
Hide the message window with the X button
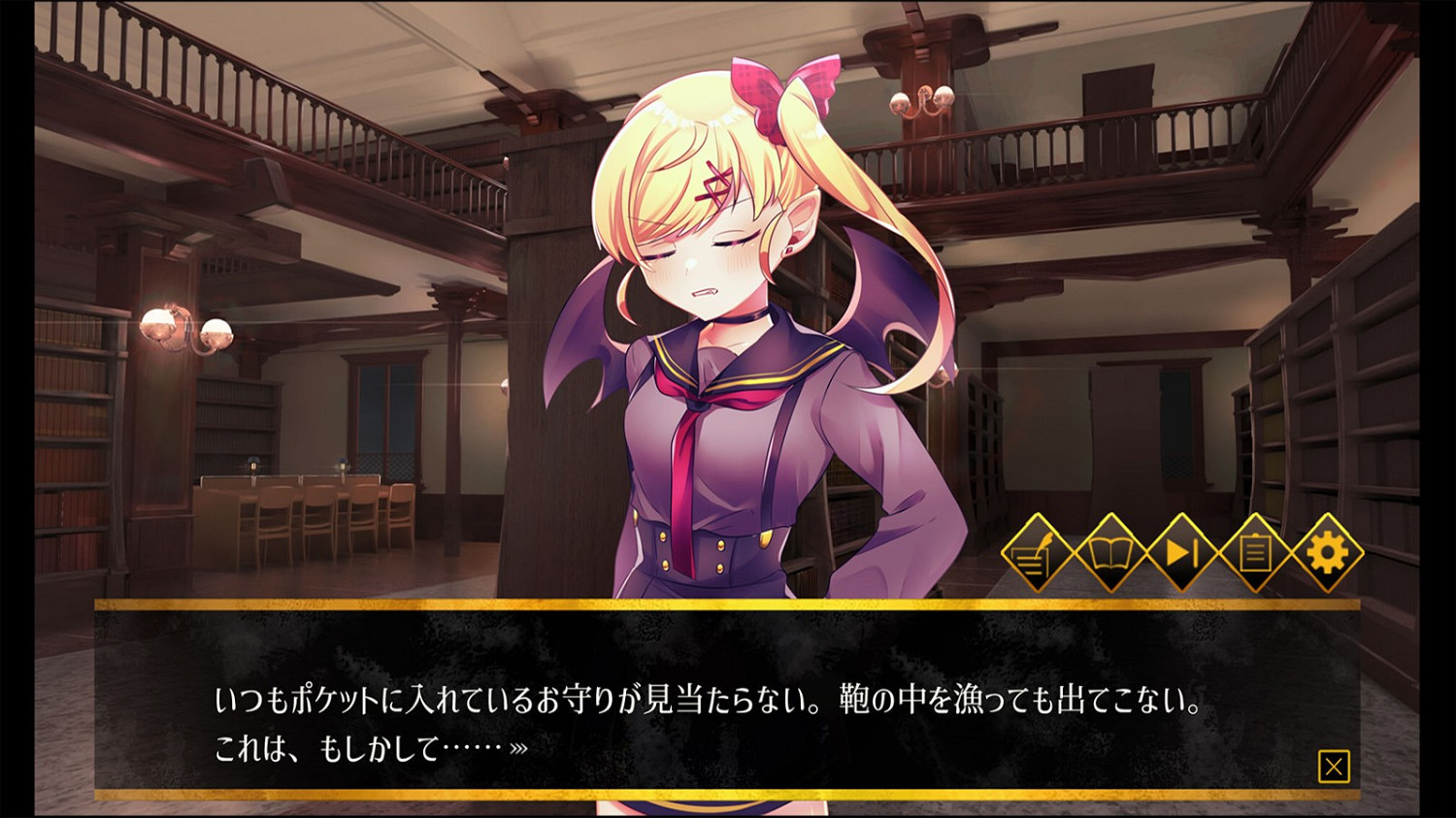click(x=1337, y=765)
